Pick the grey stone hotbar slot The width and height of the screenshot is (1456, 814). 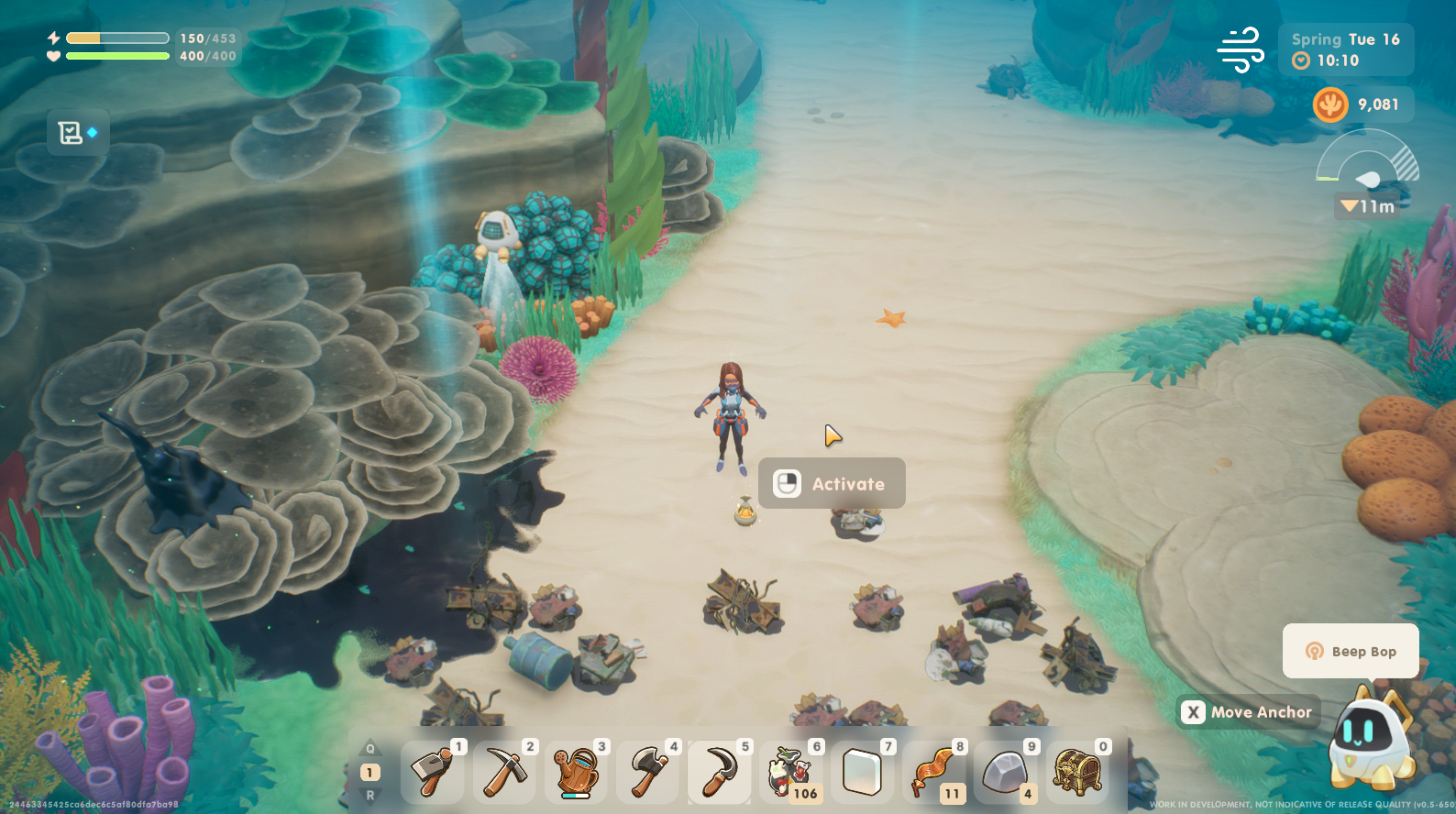click(x=1005, y=772)
